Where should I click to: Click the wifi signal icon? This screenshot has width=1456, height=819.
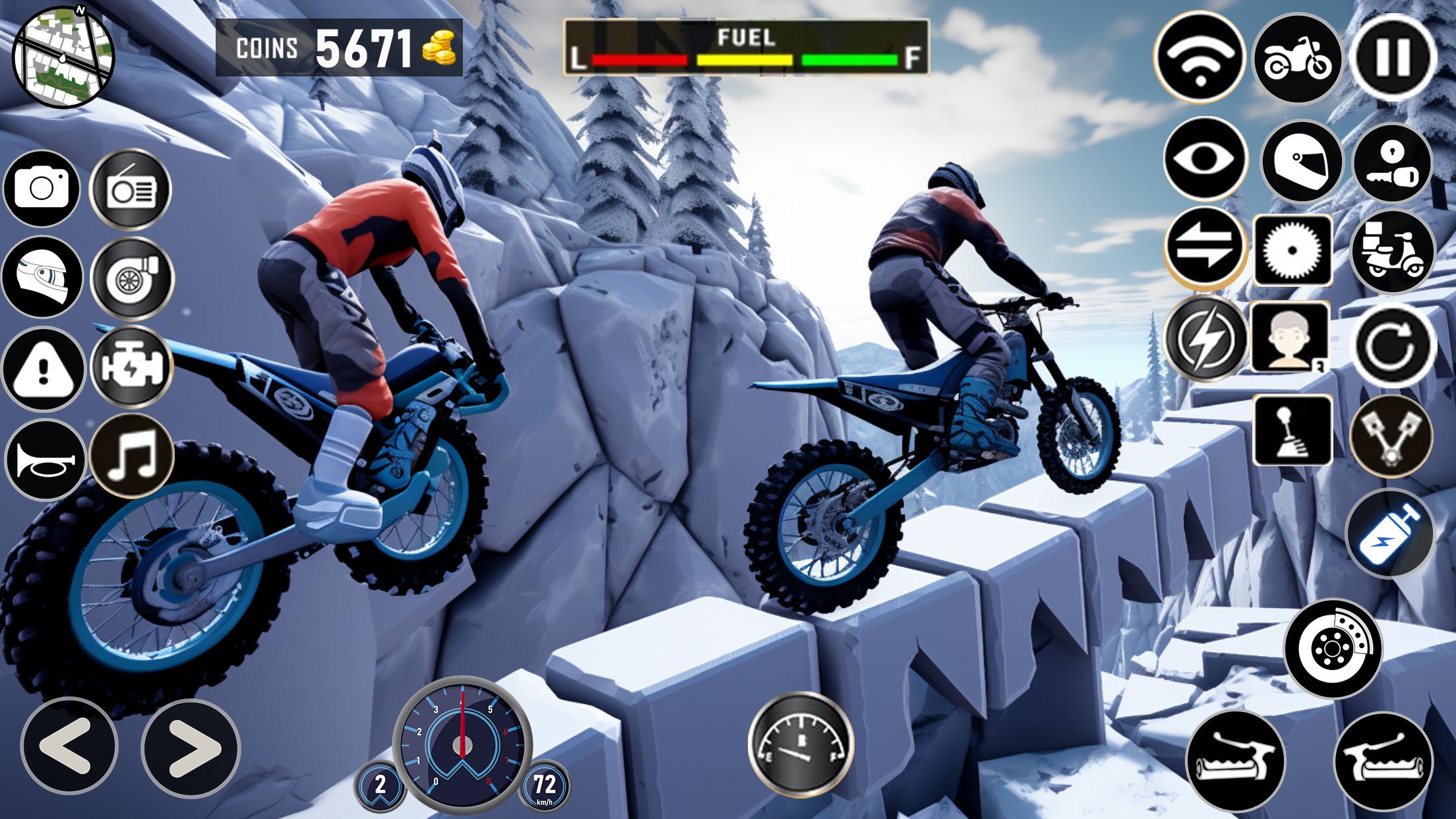click(1199, 58)
